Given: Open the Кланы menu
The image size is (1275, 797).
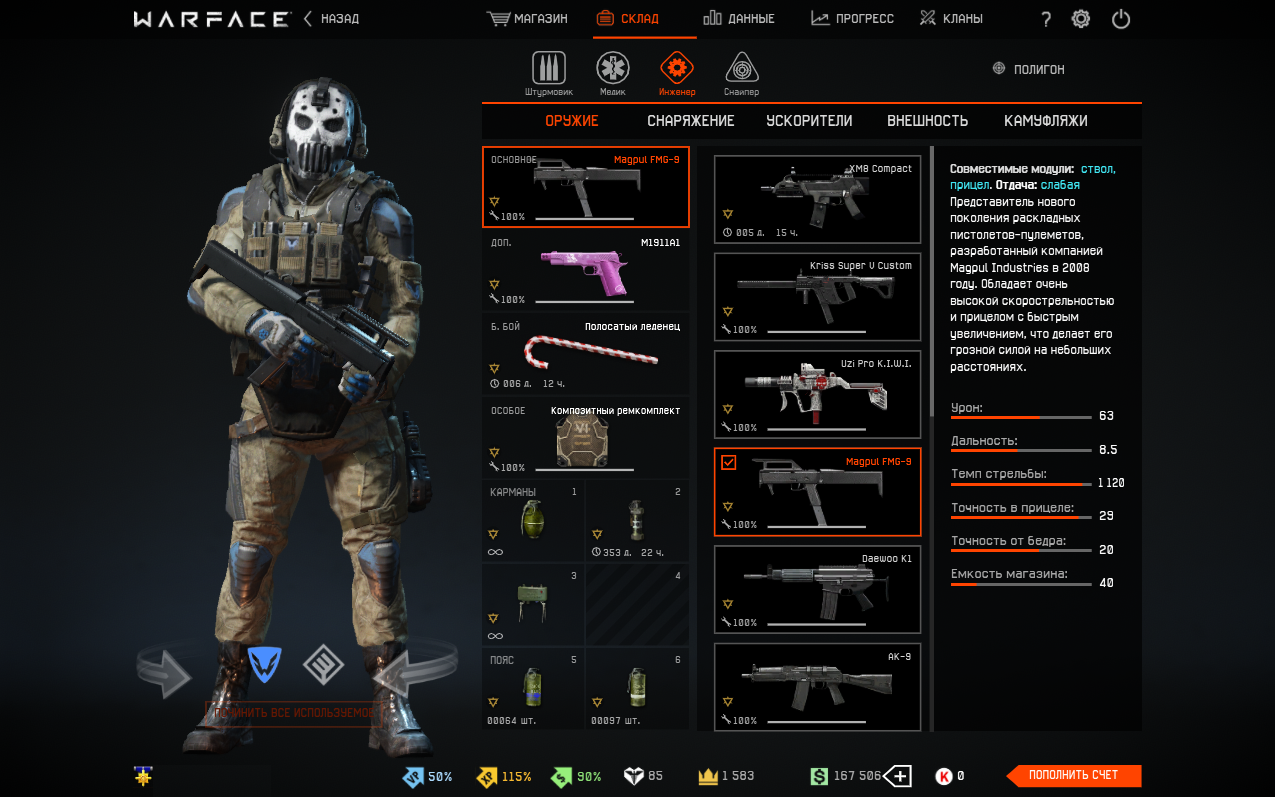Looking at the screenshot, I should click(x=951, y=19).
